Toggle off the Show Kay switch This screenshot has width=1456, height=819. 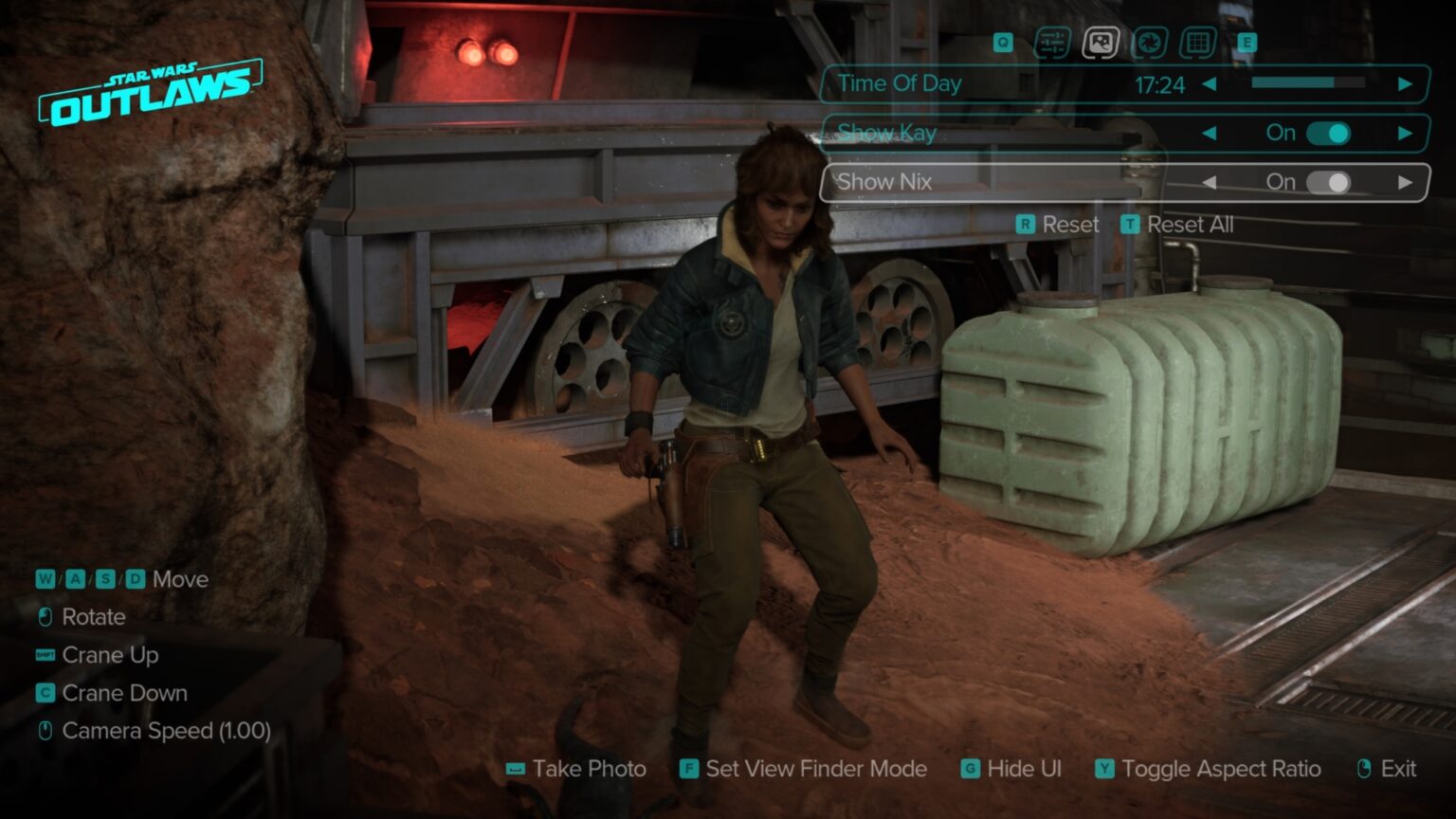pos(1331,134)
